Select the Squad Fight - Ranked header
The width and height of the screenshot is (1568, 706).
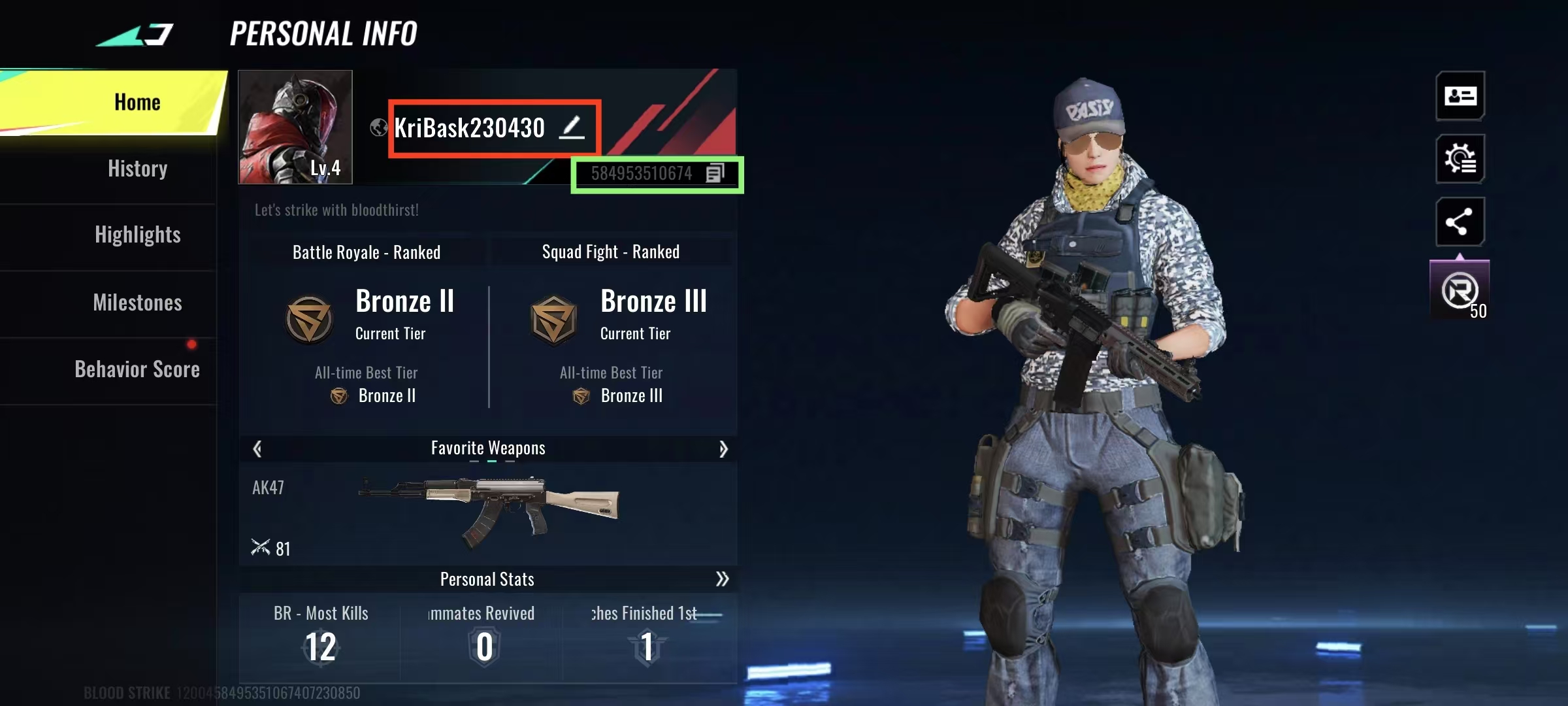tap(610, 252)
